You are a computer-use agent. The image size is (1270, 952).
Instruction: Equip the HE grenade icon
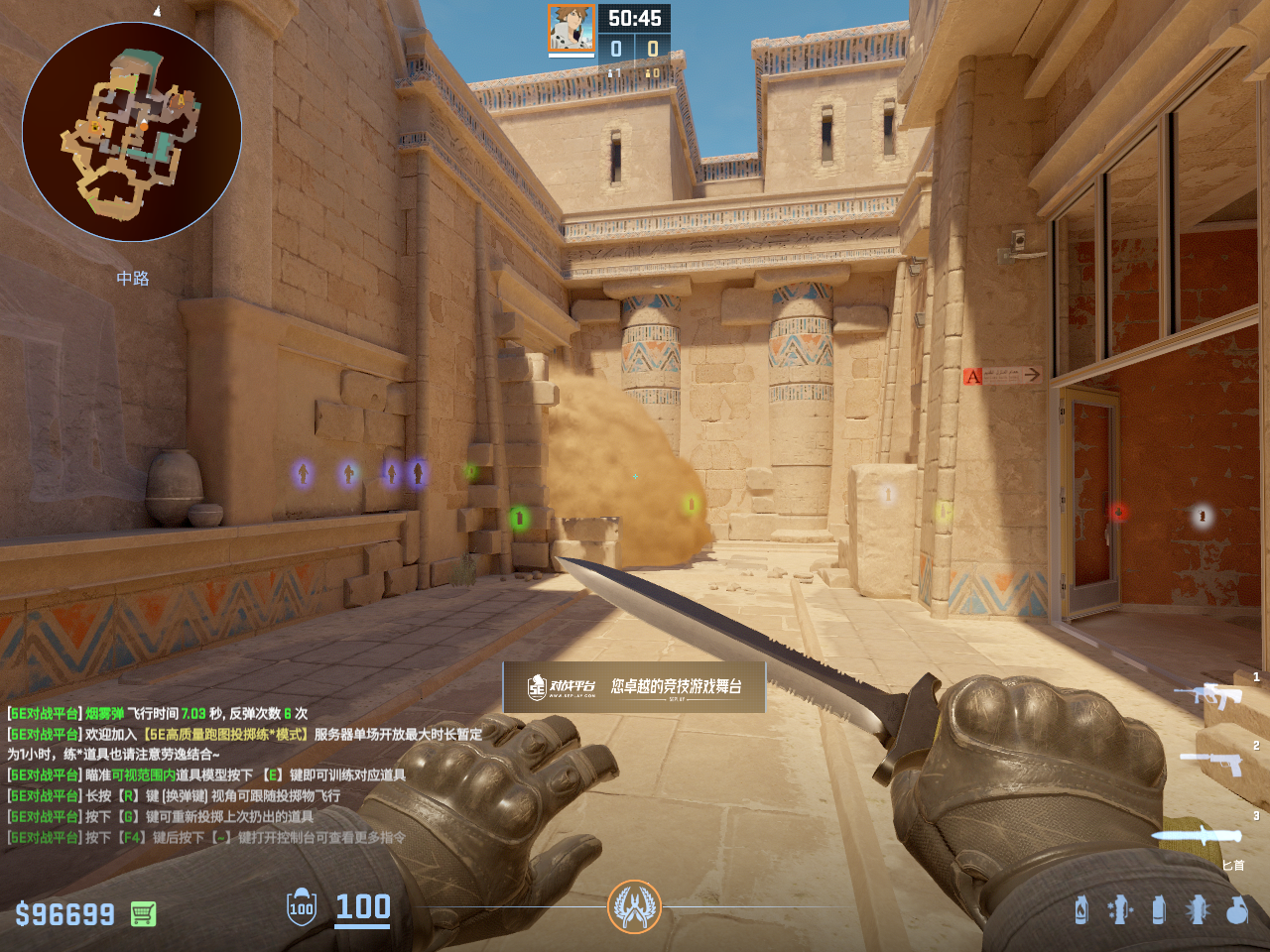(x=1237, y=909)
